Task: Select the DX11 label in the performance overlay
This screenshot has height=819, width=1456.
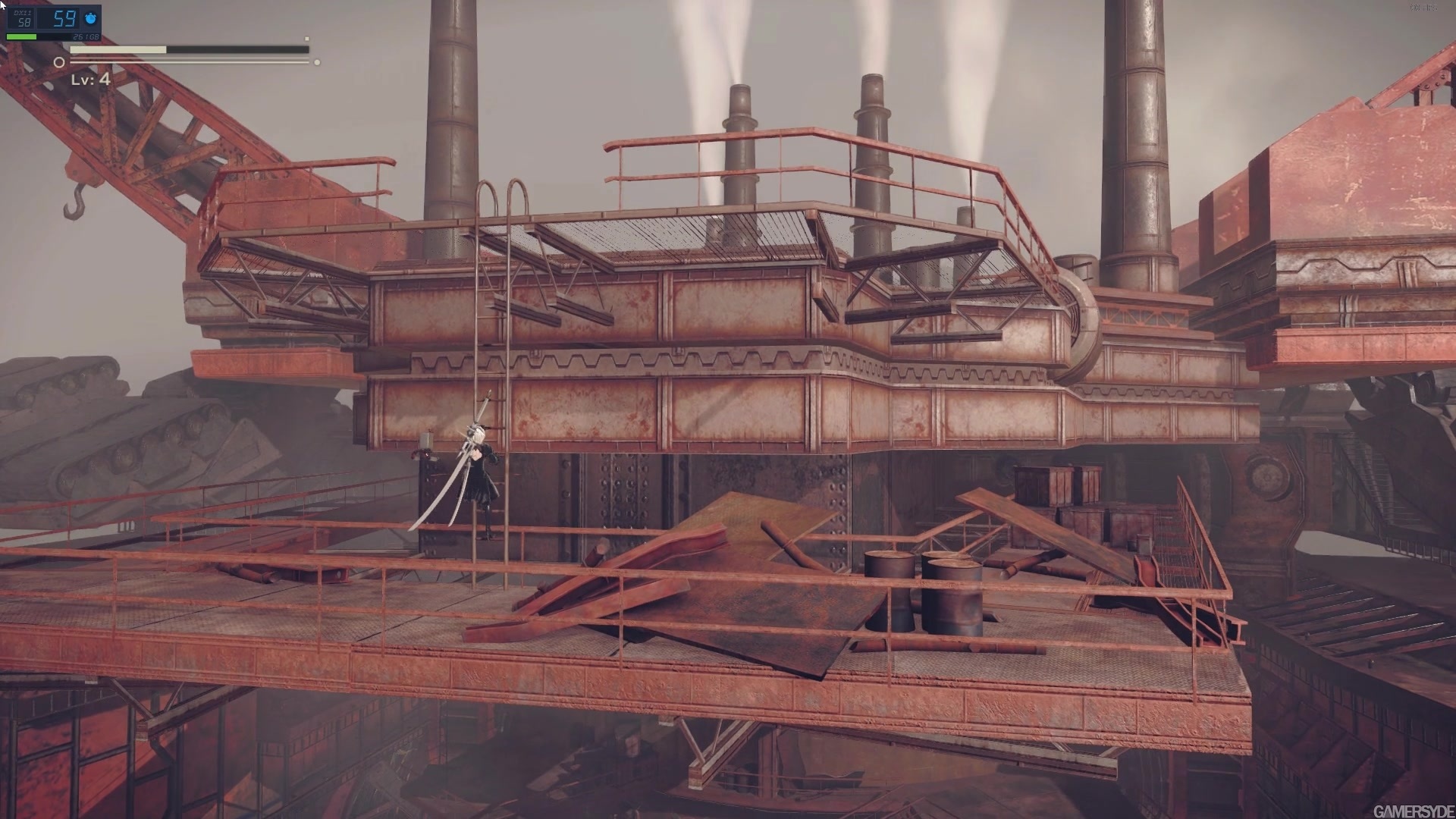Action: point(21,13)
